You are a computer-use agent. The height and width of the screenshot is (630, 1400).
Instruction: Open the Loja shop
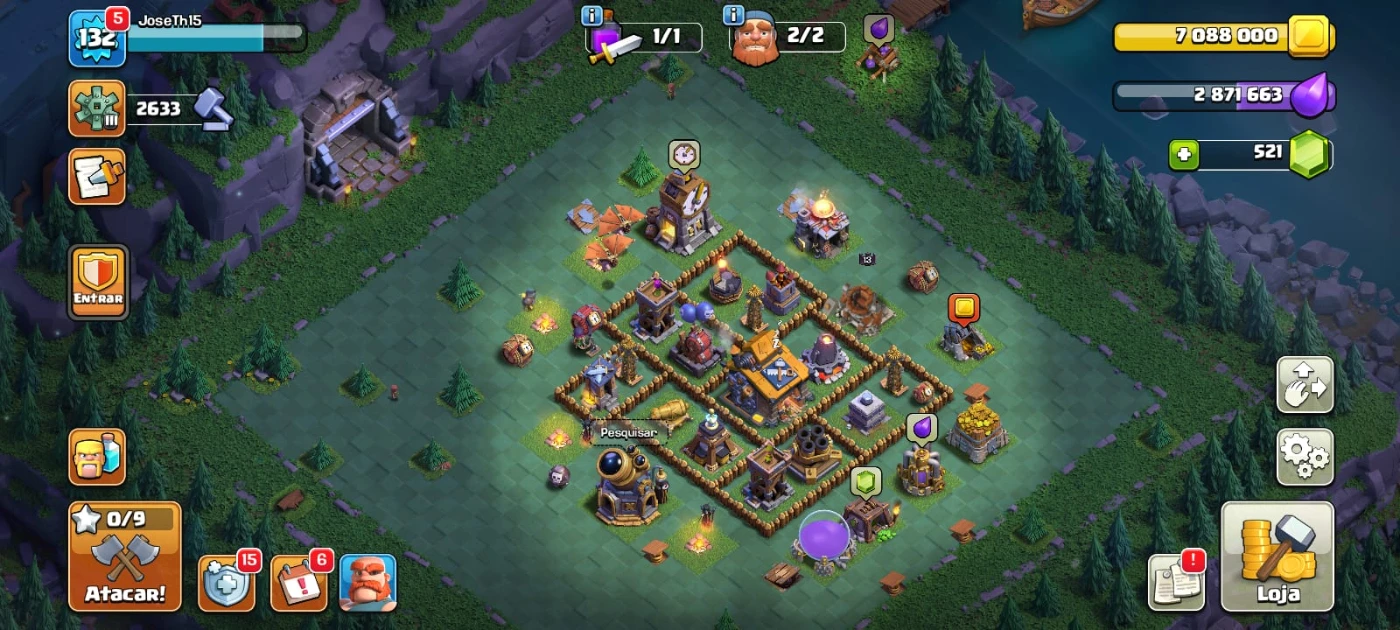click(x=1277, y=556)
